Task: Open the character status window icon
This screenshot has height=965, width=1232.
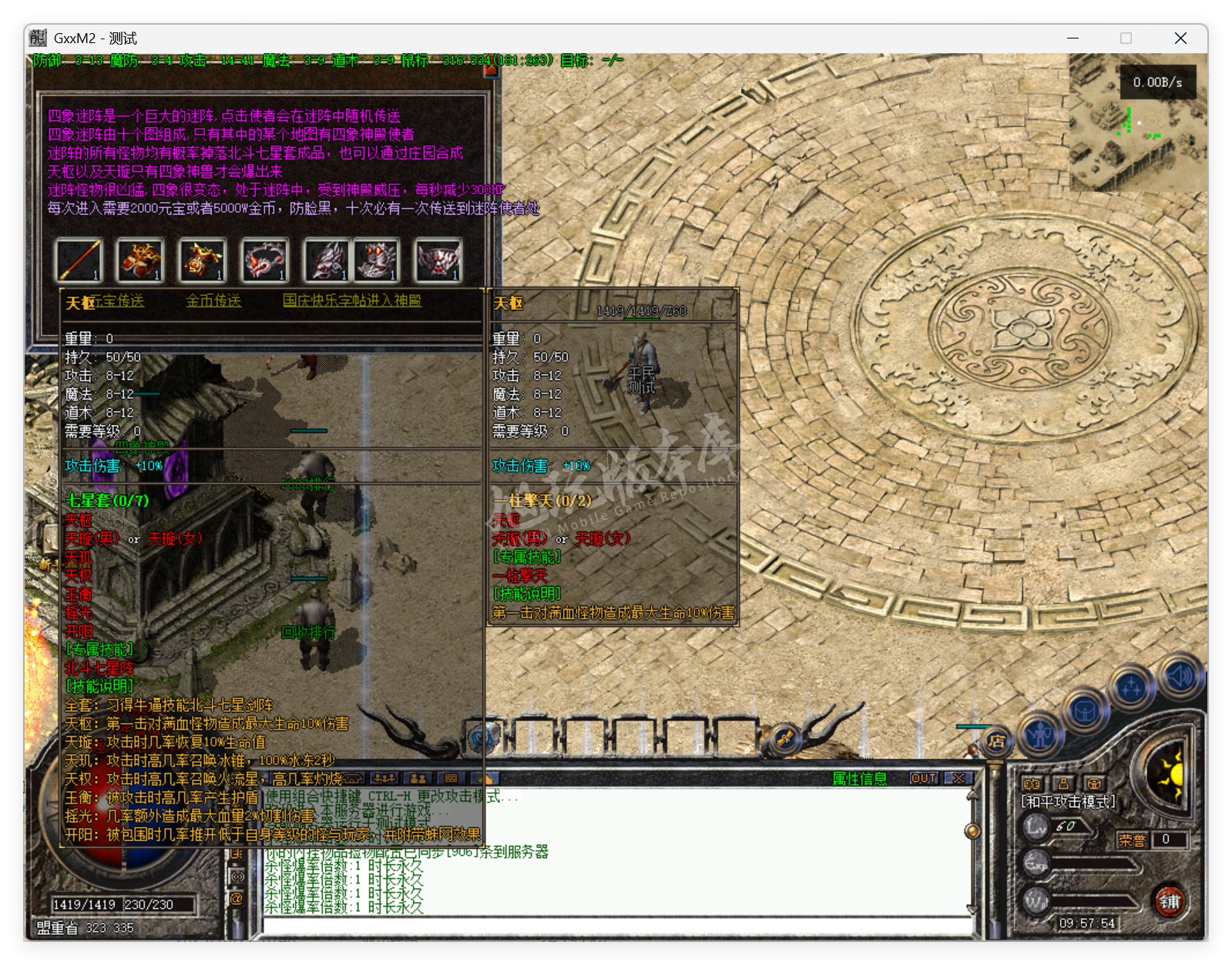Action: pos(1040,736)
